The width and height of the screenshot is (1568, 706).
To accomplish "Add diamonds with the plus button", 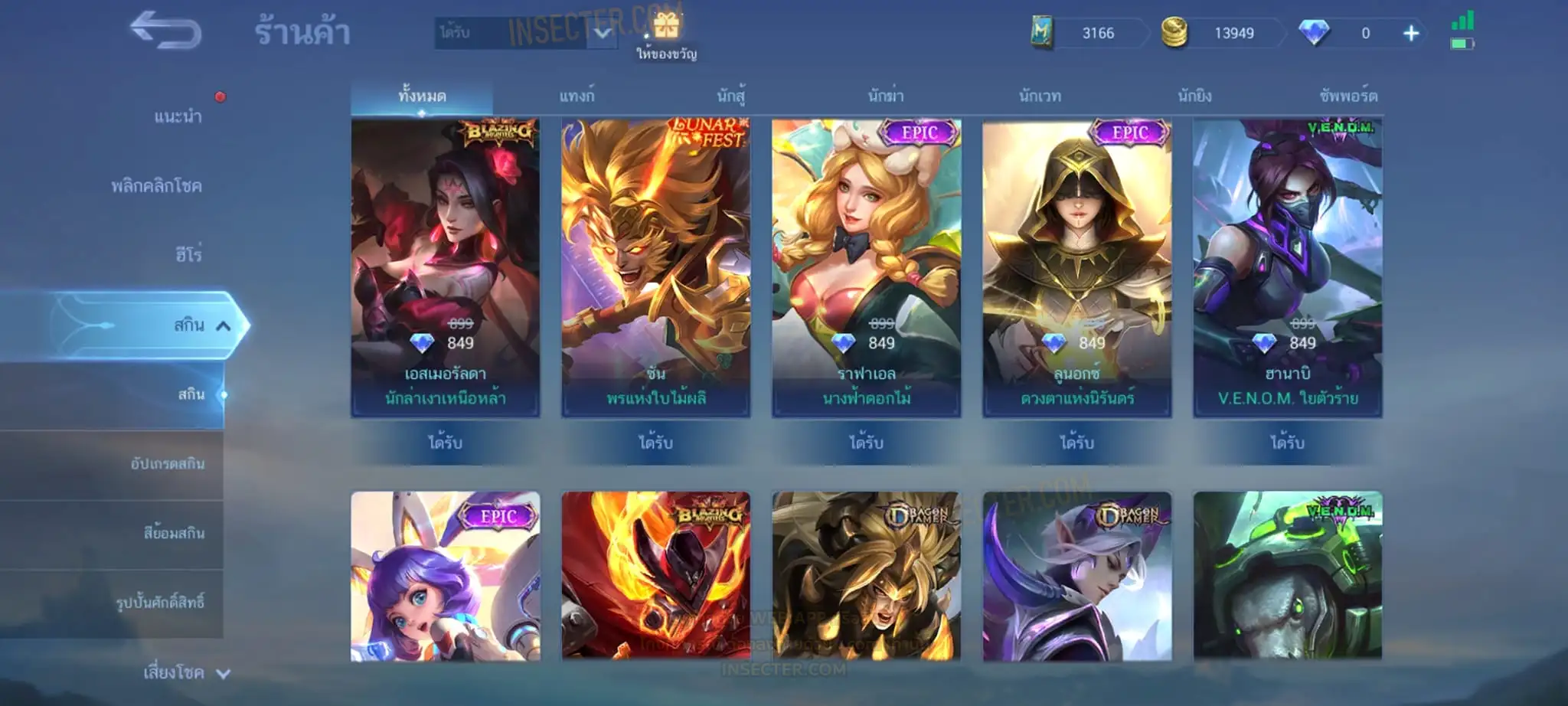I will pos(1411,34).
